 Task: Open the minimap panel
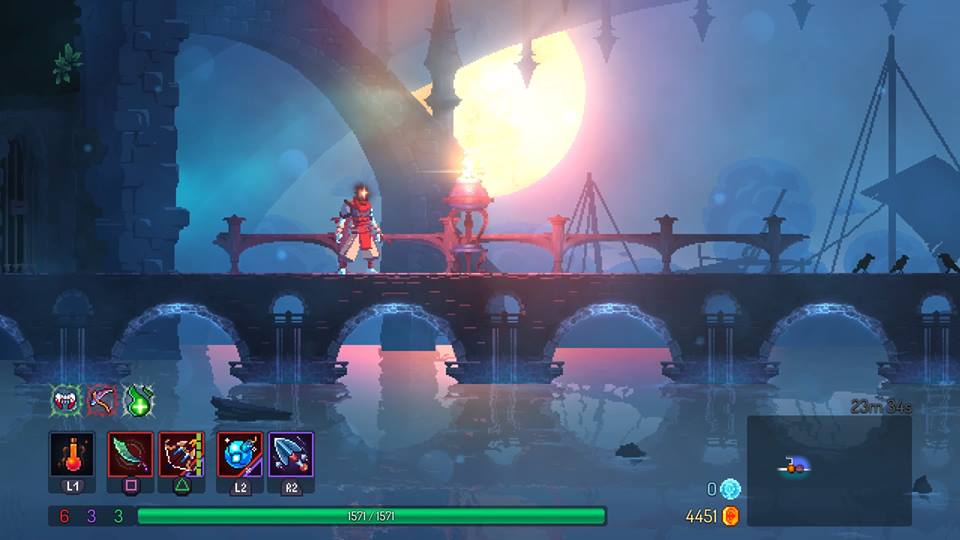point(829,470)
